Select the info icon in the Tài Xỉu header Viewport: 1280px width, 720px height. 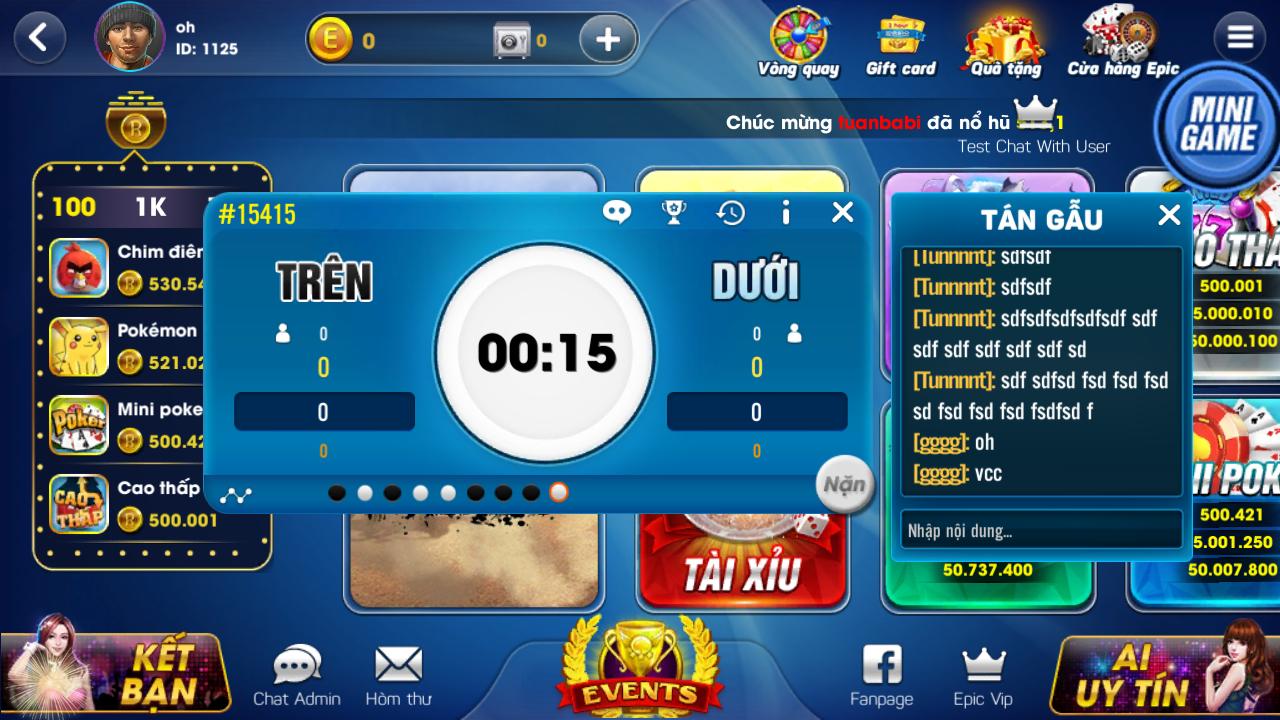(785, 212)
